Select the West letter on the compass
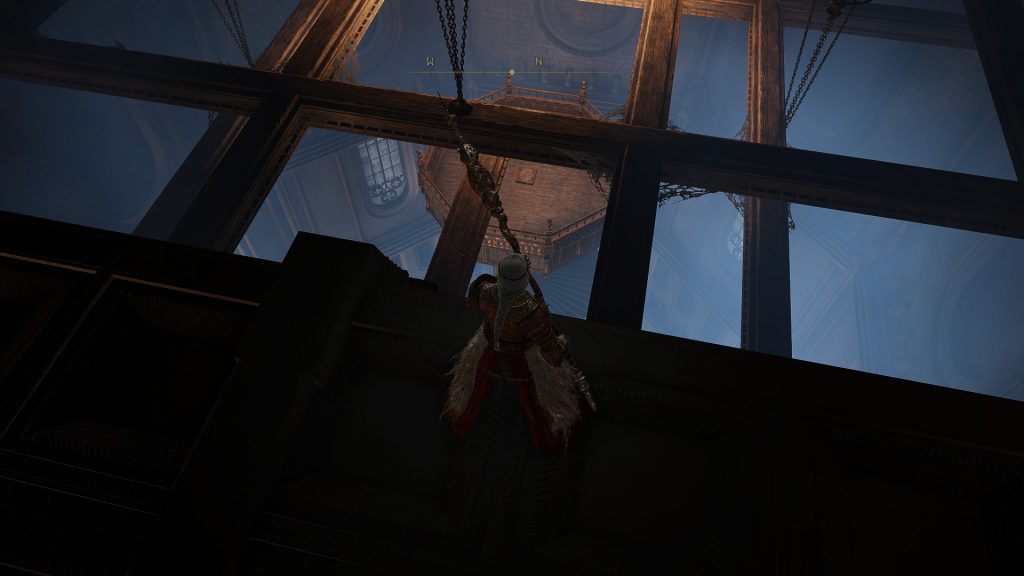This screenshot has width=1024, height=576. tap(430, 63)
